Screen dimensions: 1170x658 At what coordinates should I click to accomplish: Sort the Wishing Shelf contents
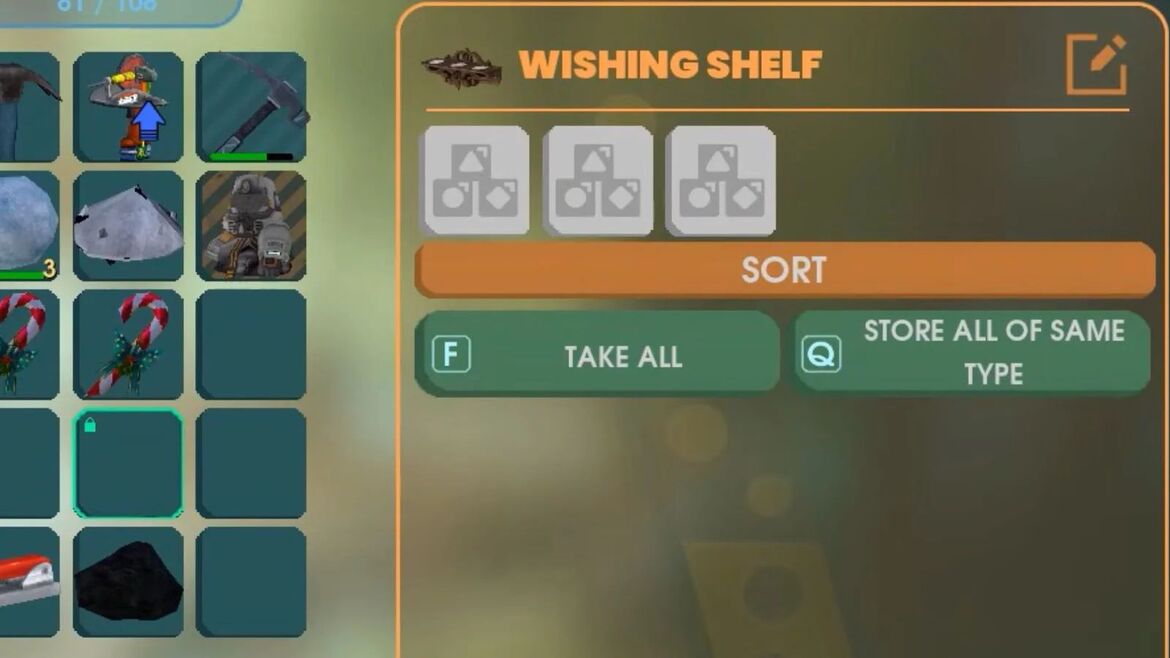[784, 270]
